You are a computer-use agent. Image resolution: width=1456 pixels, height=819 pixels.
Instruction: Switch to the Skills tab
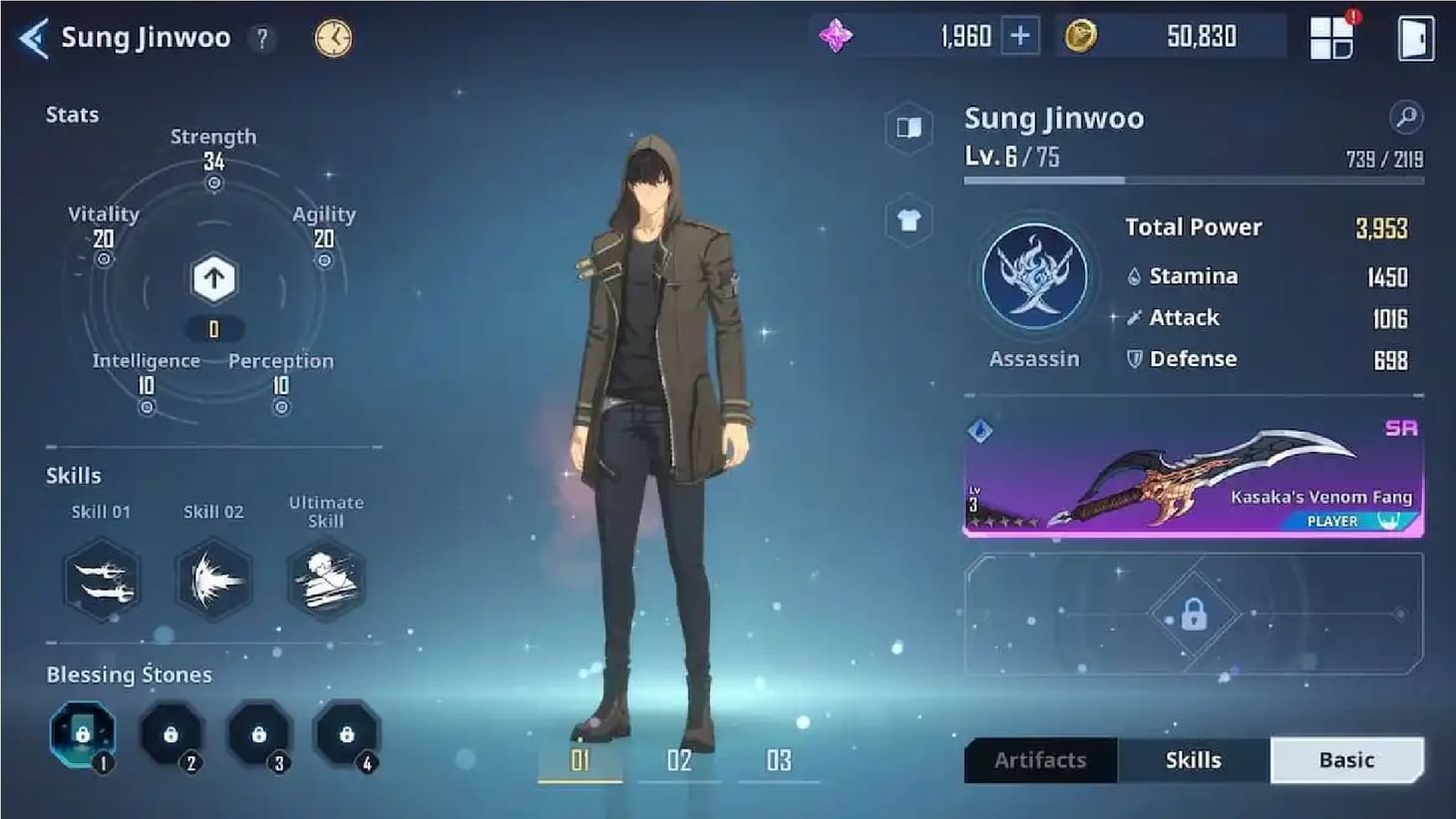point(1193,759)
